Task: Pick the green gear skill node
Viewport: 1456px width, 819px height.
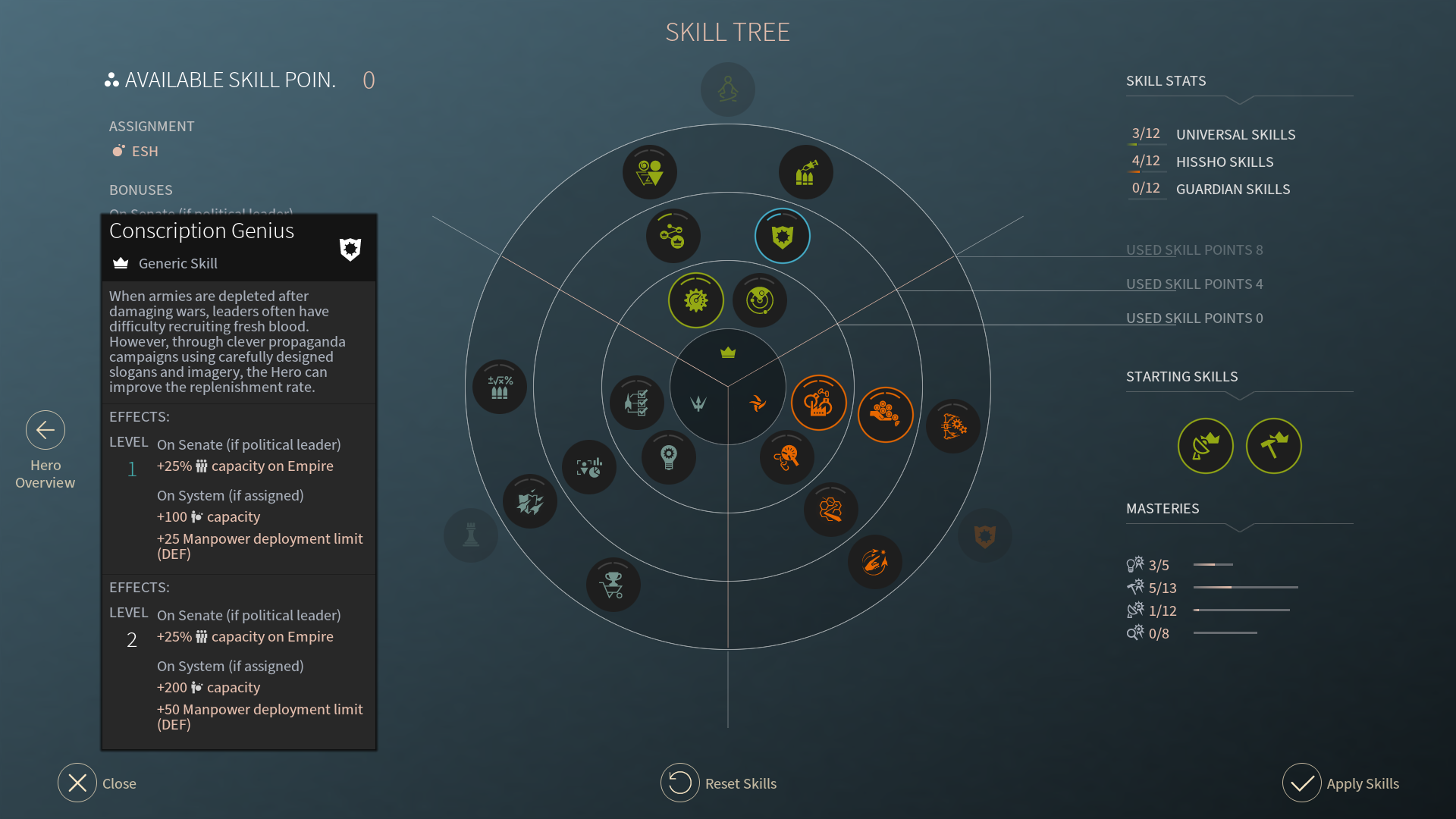Action: [x=696, y=300]
